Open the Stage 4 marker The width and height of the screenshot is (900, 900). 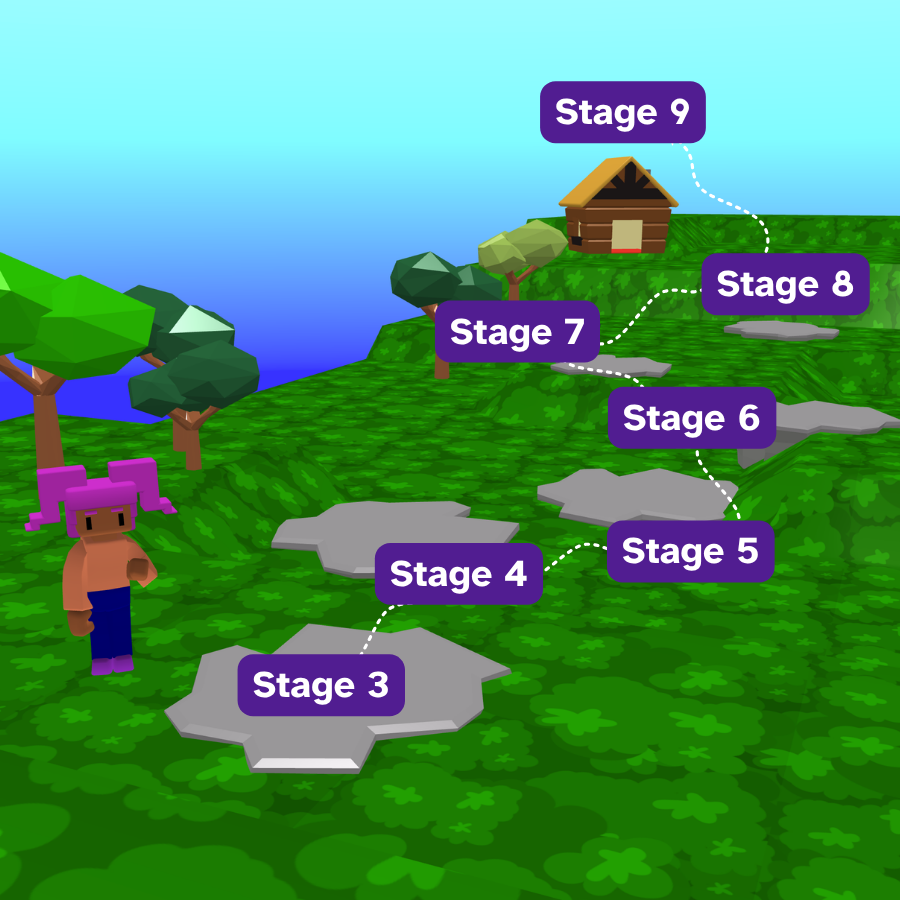[458, 574]
